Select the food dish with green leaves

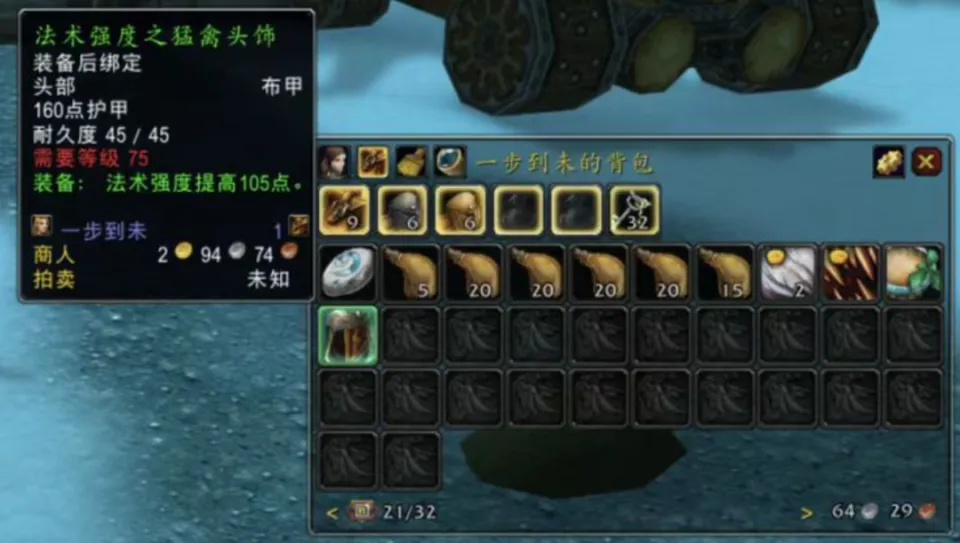913,273
